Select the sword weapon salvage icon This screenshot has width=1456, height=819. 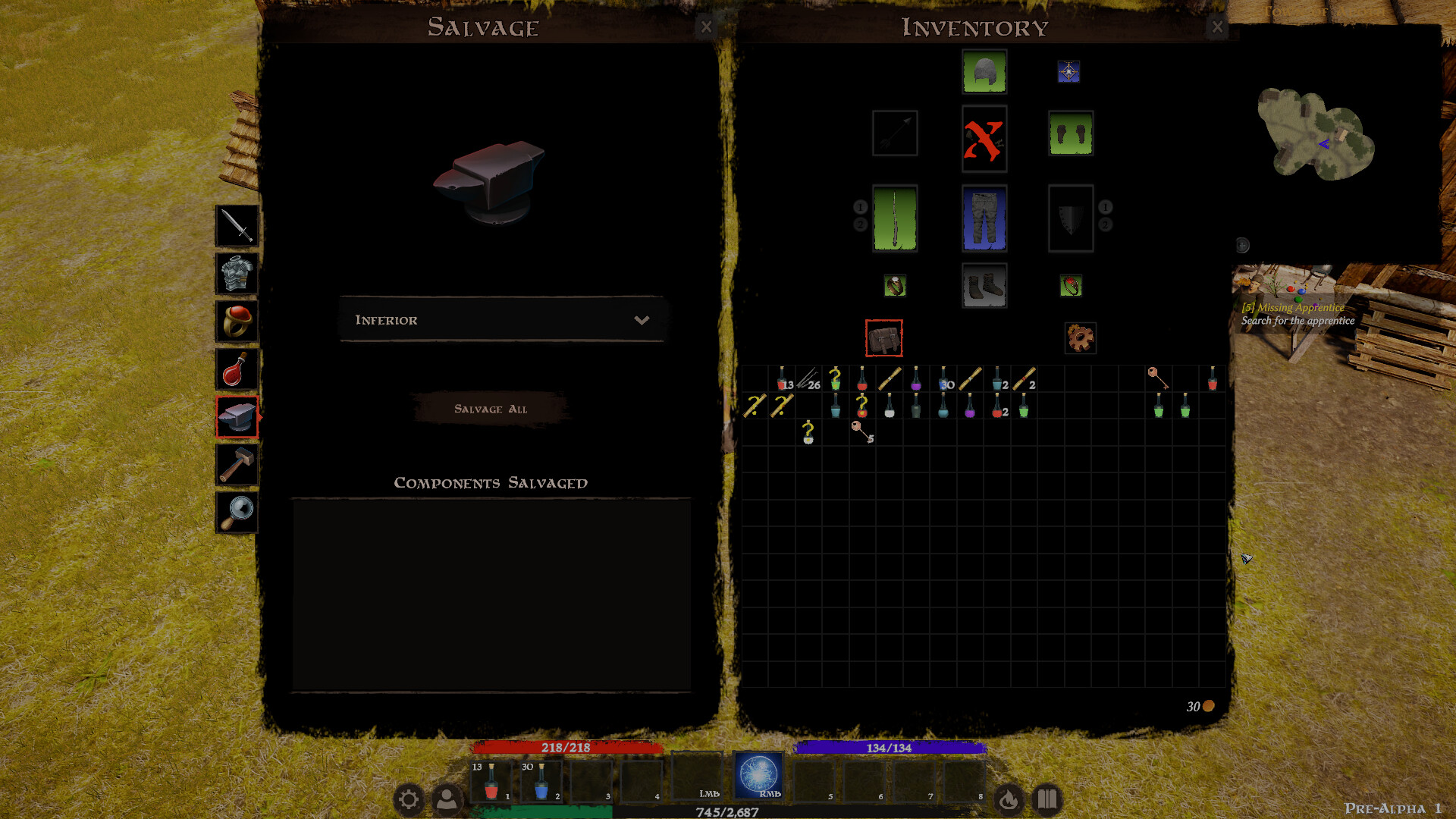pos(236,226)
